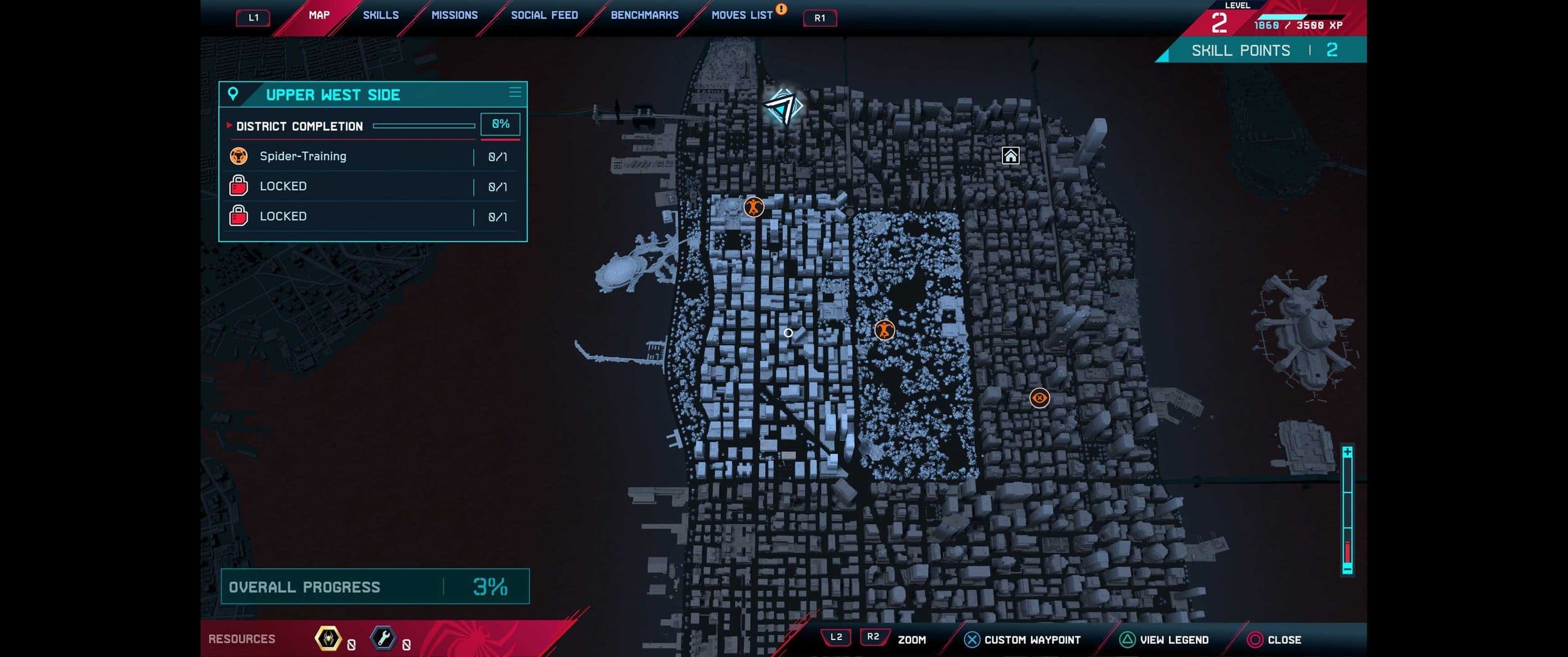Viewport: 1568px width, 657px height.
Task: Click VIEW LEGEND at the bottom
Action: click(1167, 640)
